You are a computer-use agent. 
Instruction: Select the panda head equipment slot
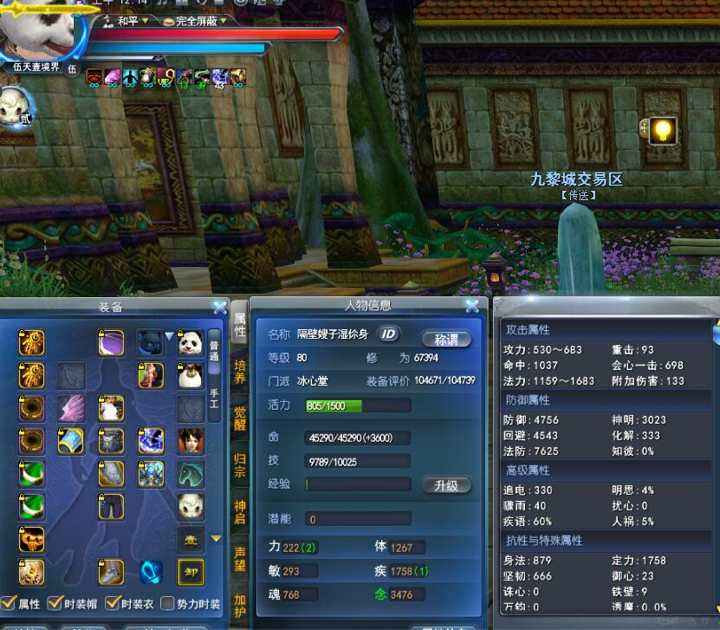coord(190,343)
